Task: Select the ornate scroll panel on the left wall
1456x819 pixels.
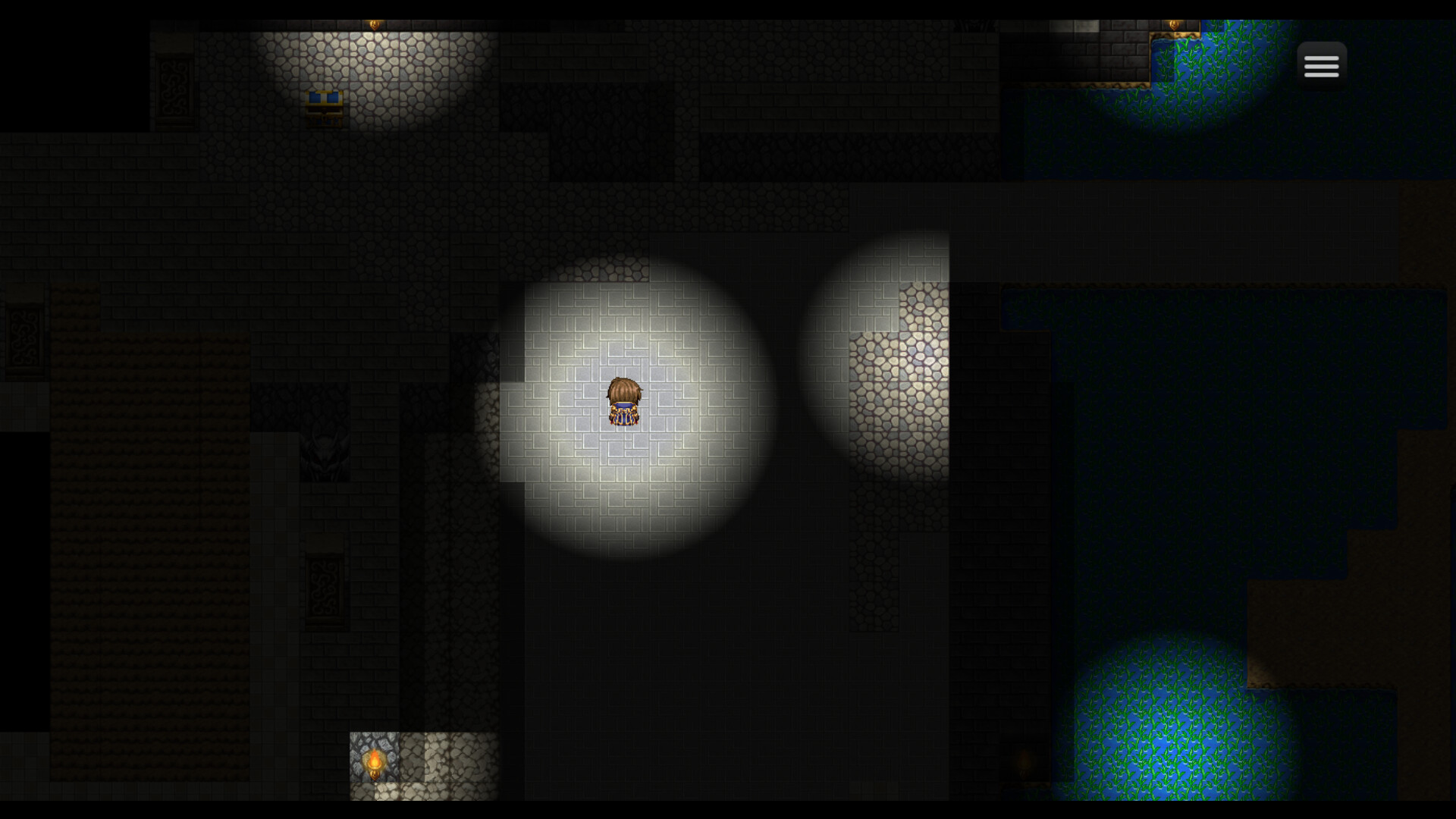Action: click(24, 336)
